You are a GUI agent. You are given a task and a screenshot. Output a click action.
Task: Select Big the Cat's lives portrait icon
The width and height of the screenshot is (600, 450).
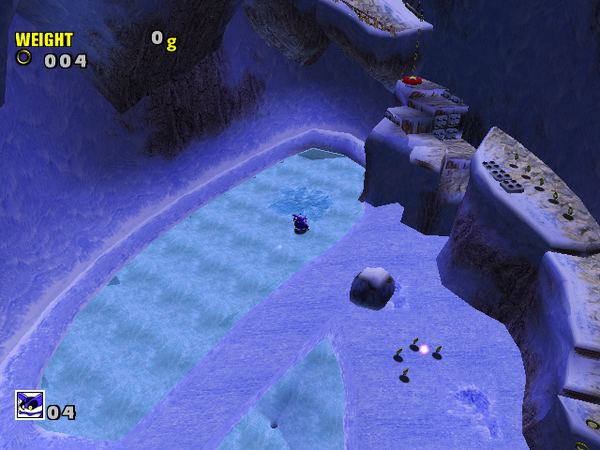pyautogui.click(x=29, y=405)
